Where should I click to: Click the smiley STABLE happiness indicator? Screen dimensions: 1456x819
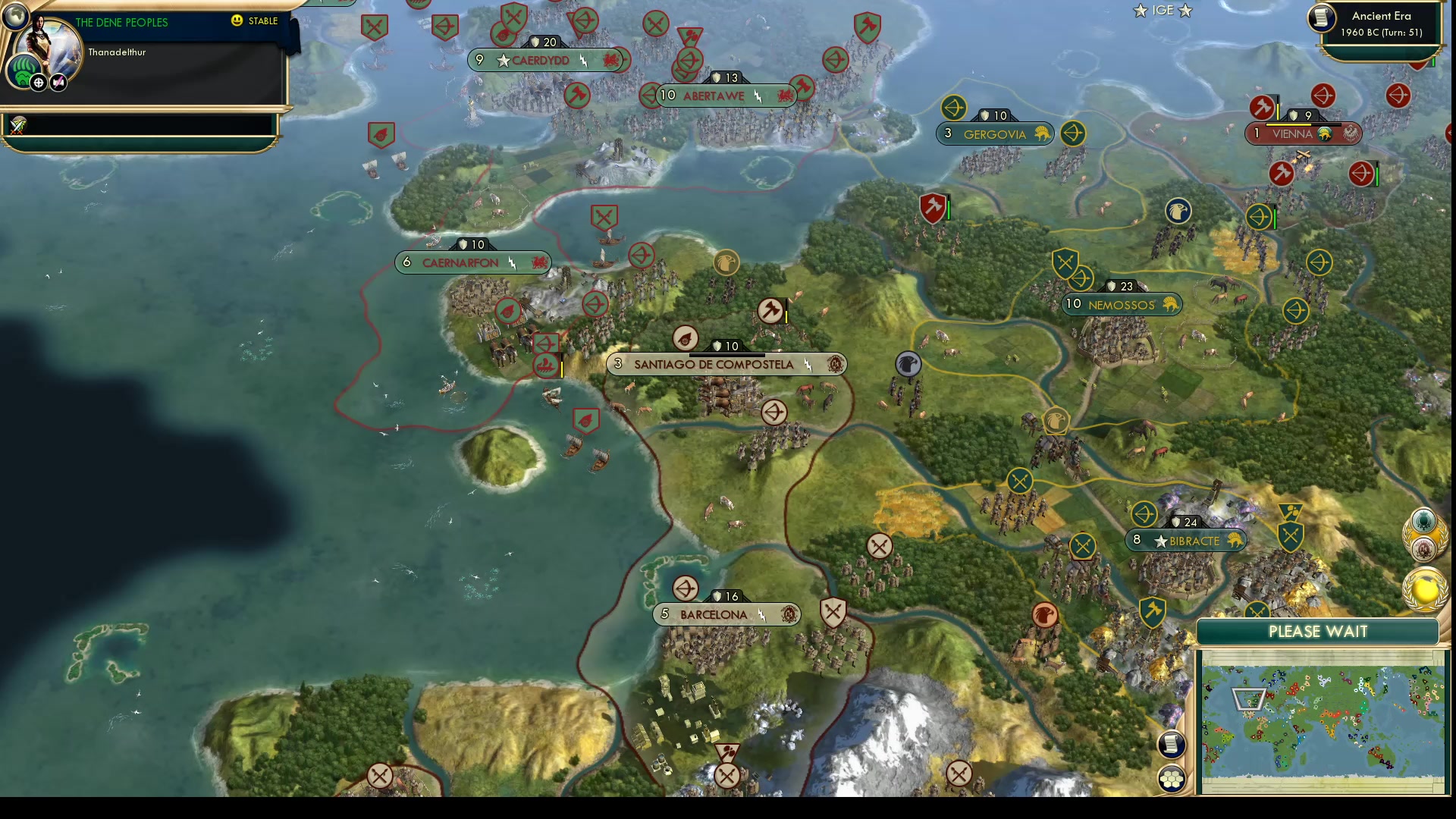(238, 22)
